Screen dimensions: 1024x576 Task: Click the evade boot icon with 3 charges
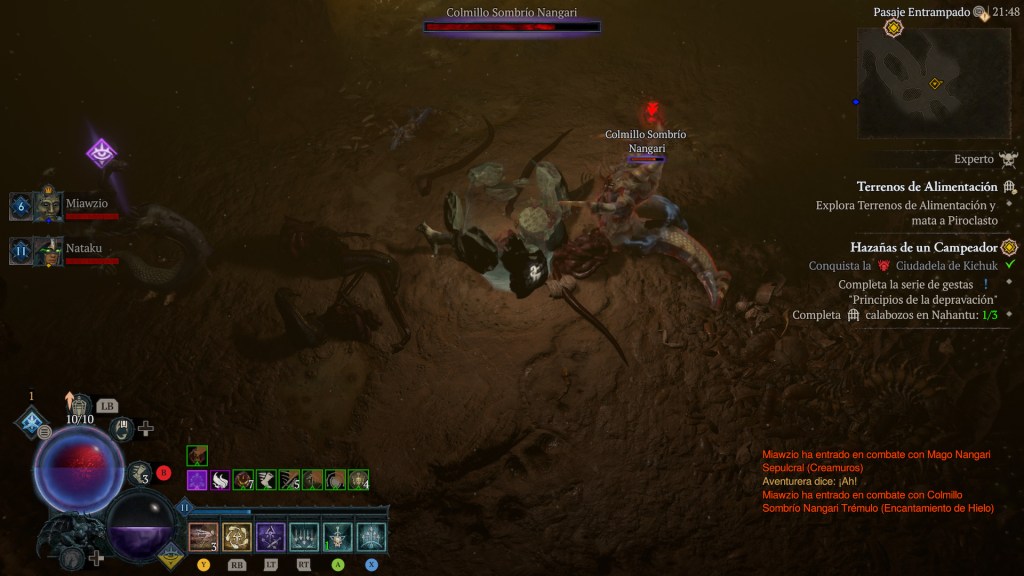[x=138, y=474]
